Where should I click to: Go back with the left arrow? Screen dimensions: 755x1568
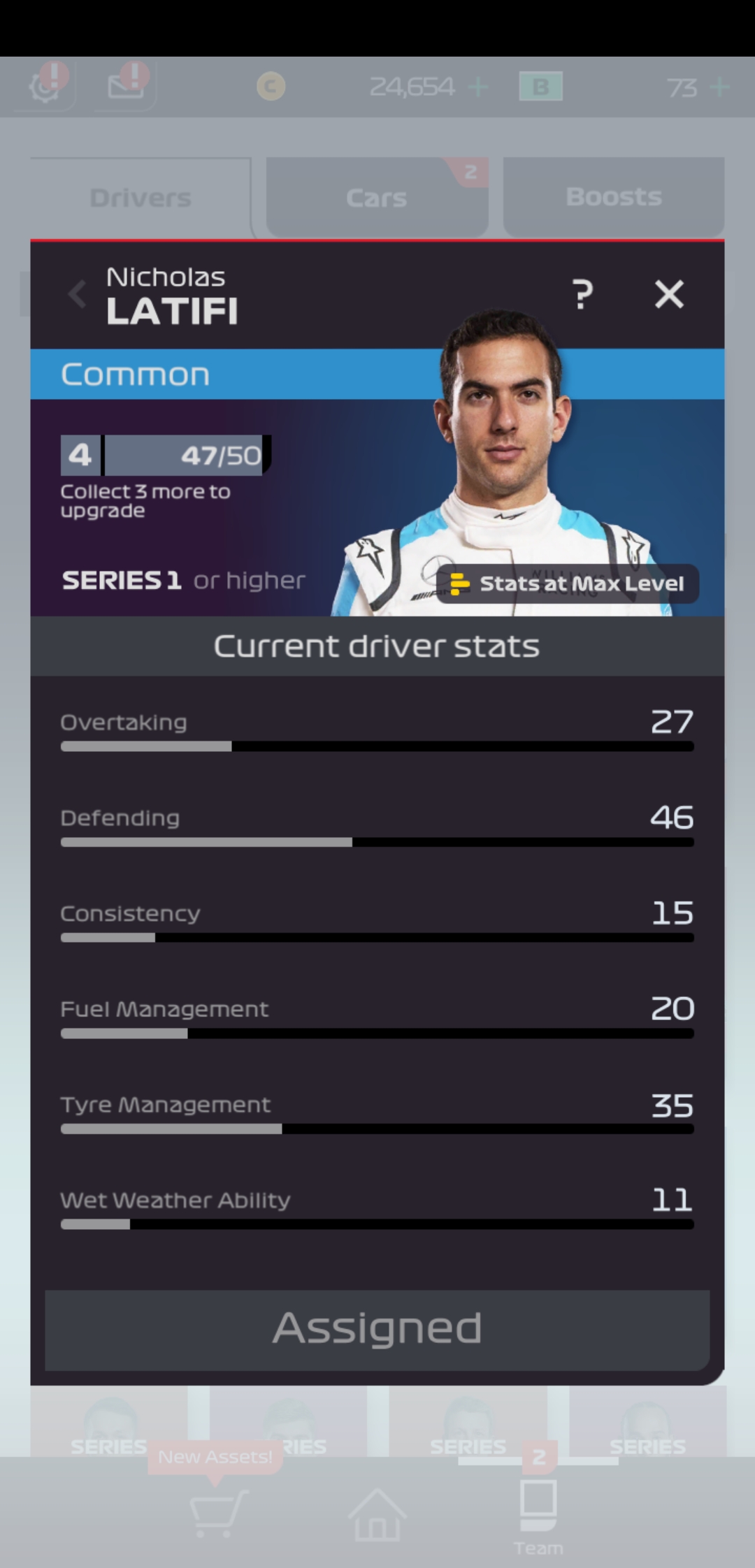point(78,294)
